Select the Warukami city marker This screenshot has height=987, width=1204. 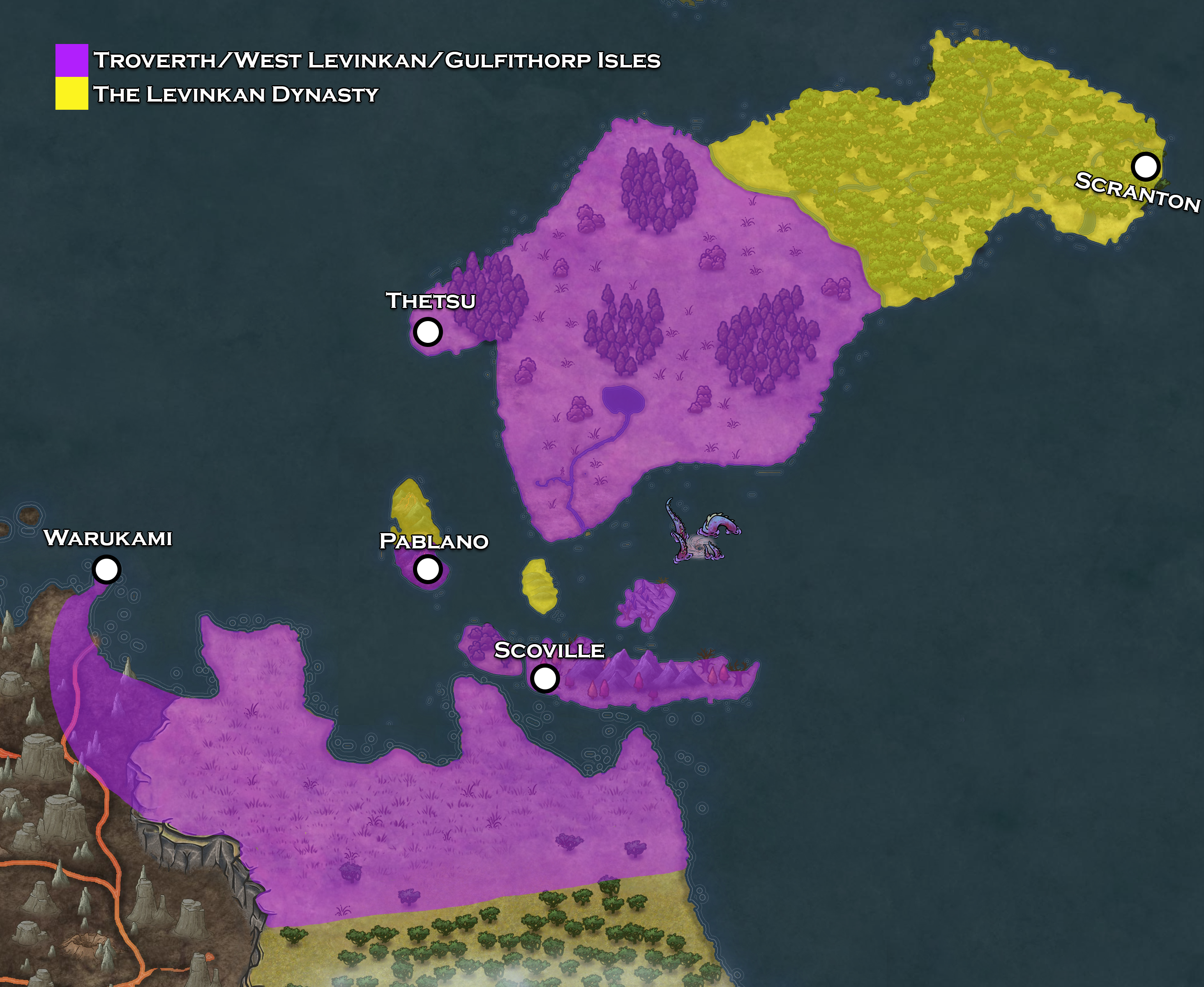click(x=106, y=569)
